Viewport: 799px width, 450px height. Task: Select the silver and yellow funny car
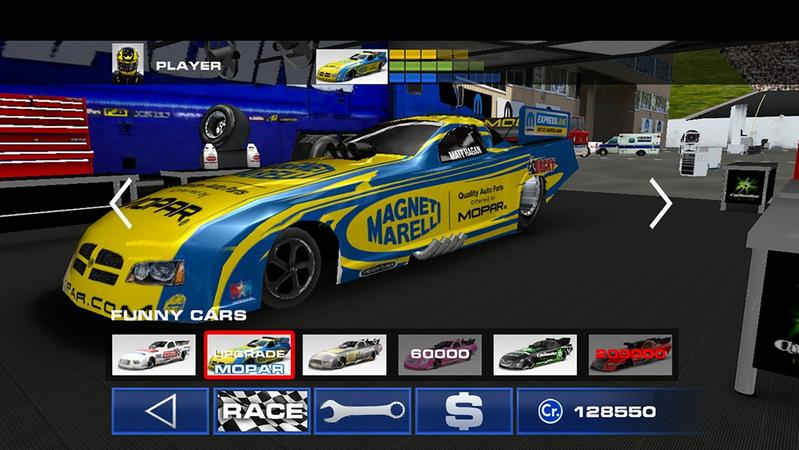point(344,354)
